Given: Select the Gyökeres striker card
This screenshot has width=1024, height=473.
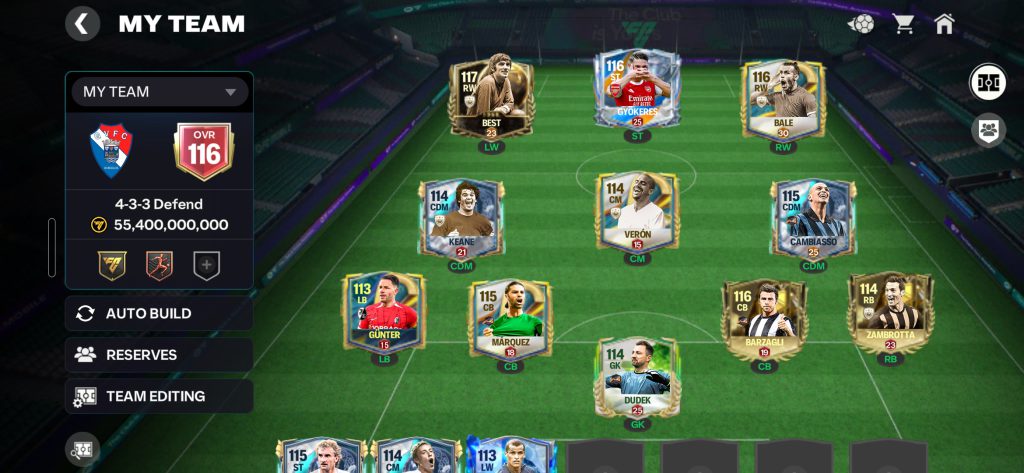Looking at the screenshot, I should coord(637,92).
